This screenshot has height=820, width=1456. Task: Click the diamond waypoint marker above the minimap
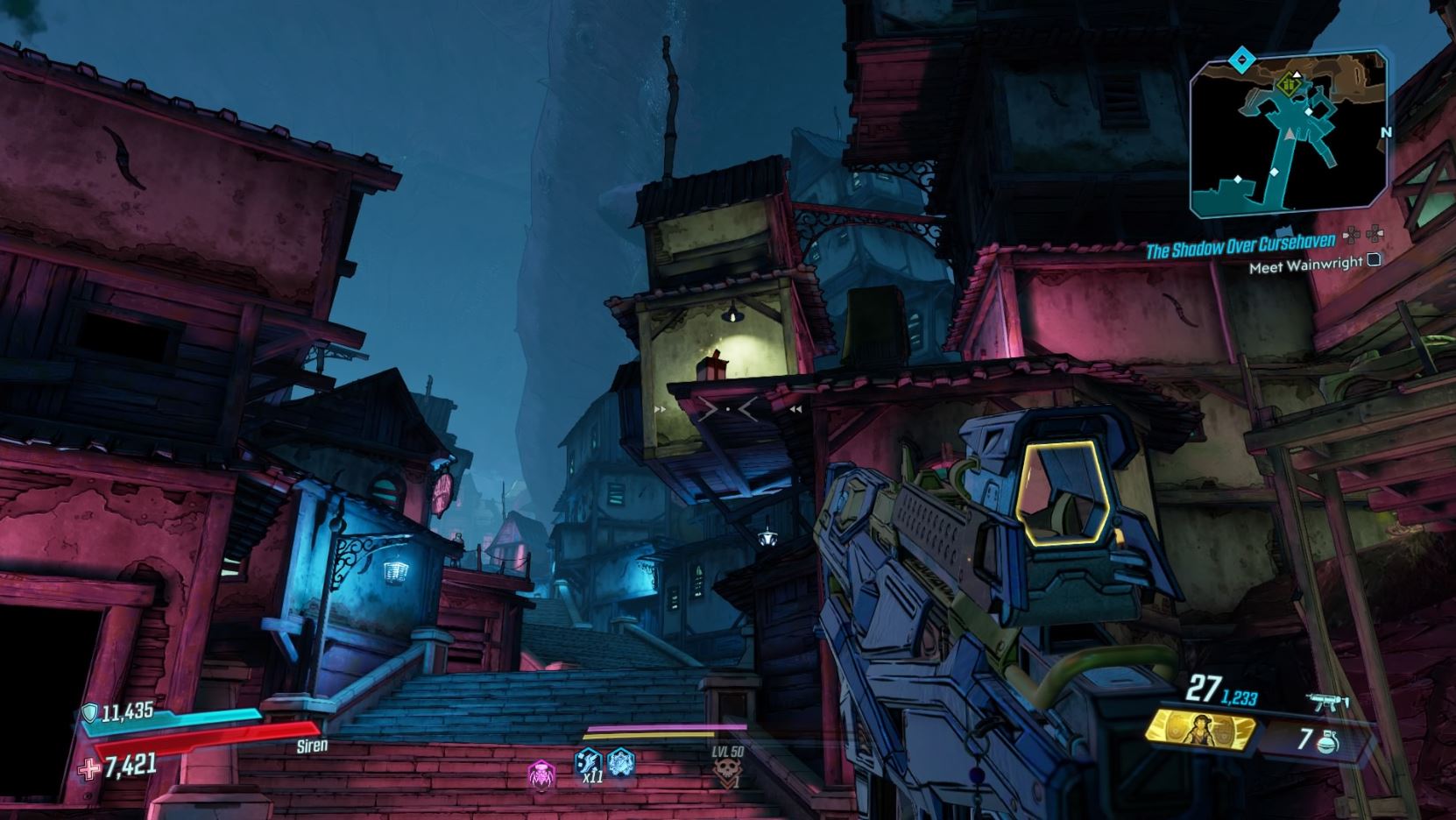click(x=1241, y=60)
